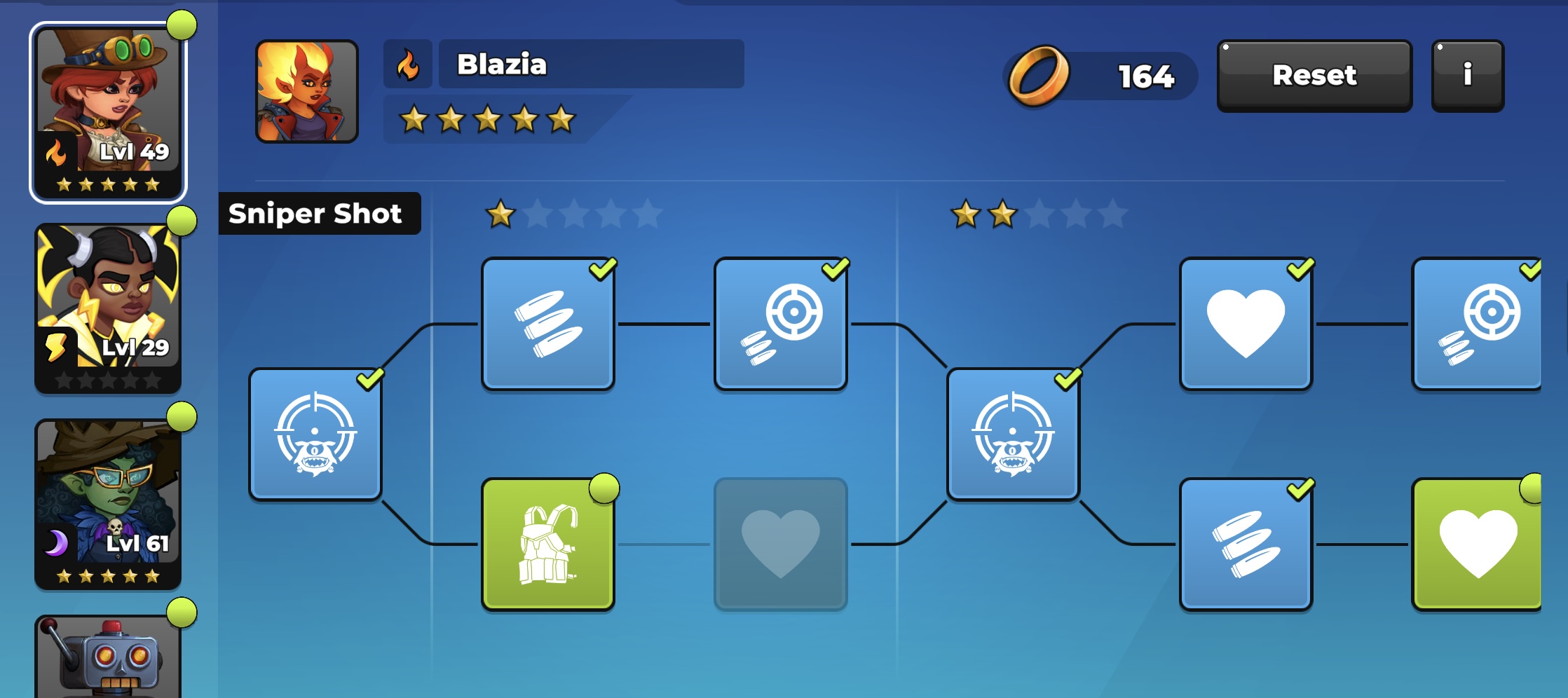Open the info panel via the i button
The image size is (1568, 698).
pos(1466,76)
